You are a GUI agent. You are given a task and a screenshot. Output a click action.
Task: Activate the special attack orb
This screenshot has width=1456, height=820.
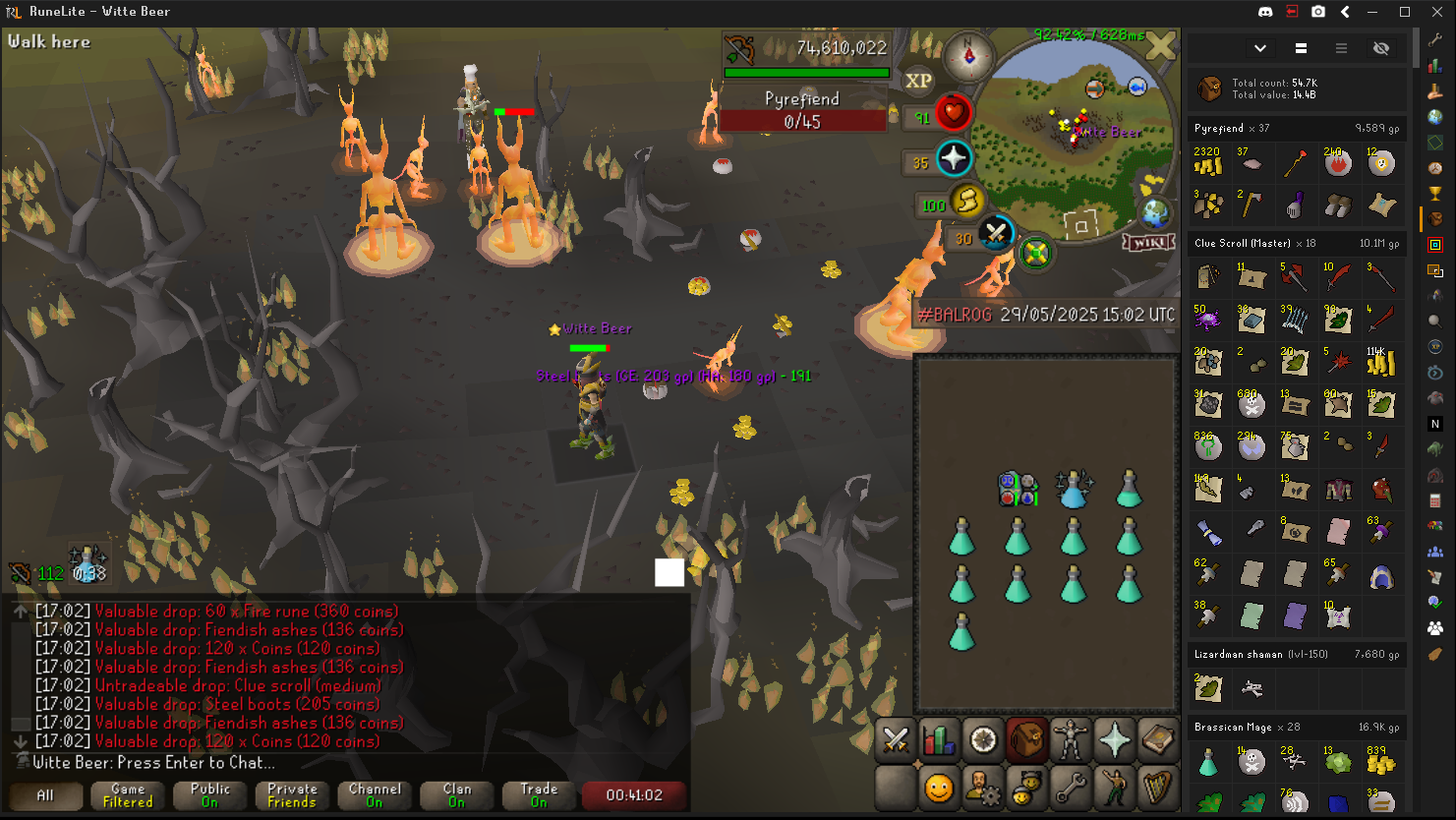tap(996, 235)
